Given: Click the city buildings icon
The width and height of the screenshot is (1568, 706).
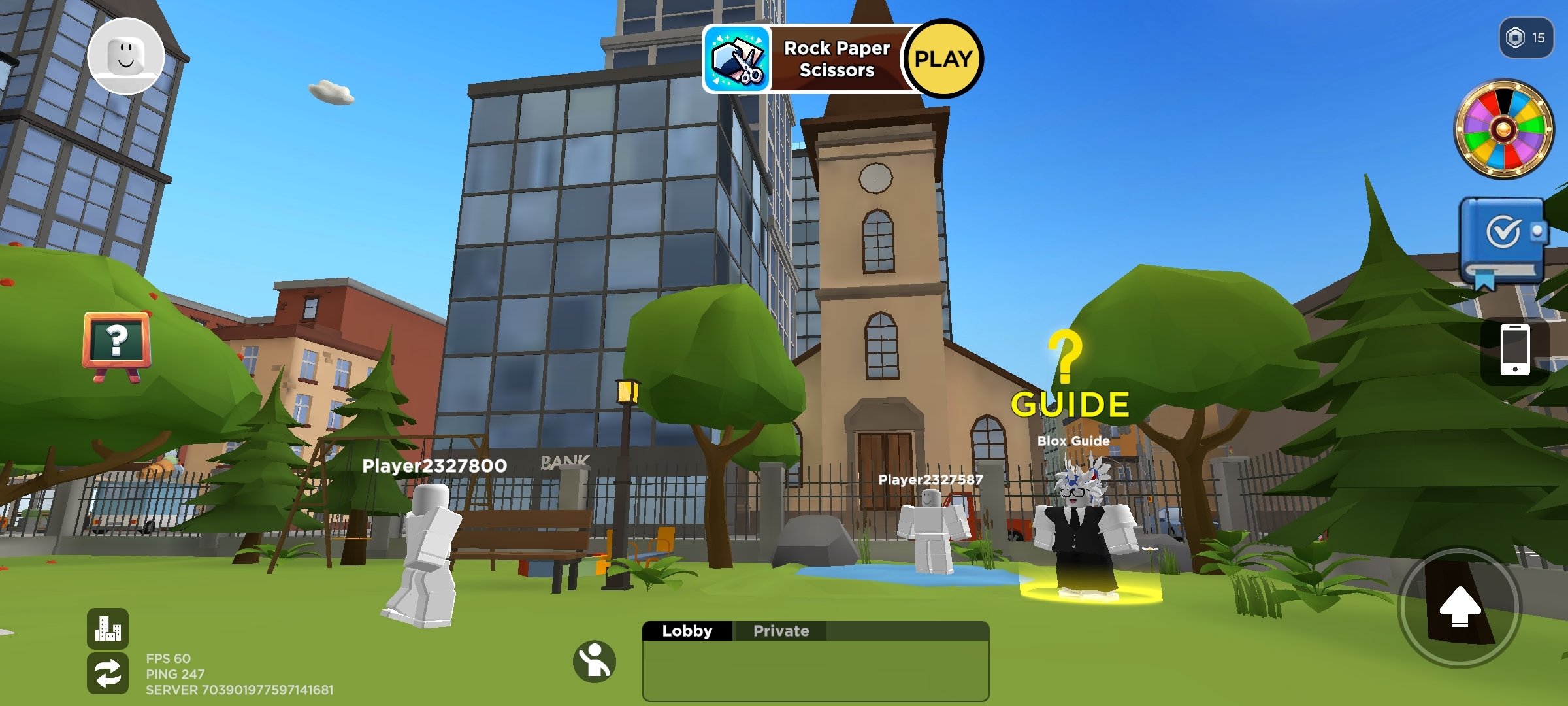Looking at the screenshot, I should (108, 628).
